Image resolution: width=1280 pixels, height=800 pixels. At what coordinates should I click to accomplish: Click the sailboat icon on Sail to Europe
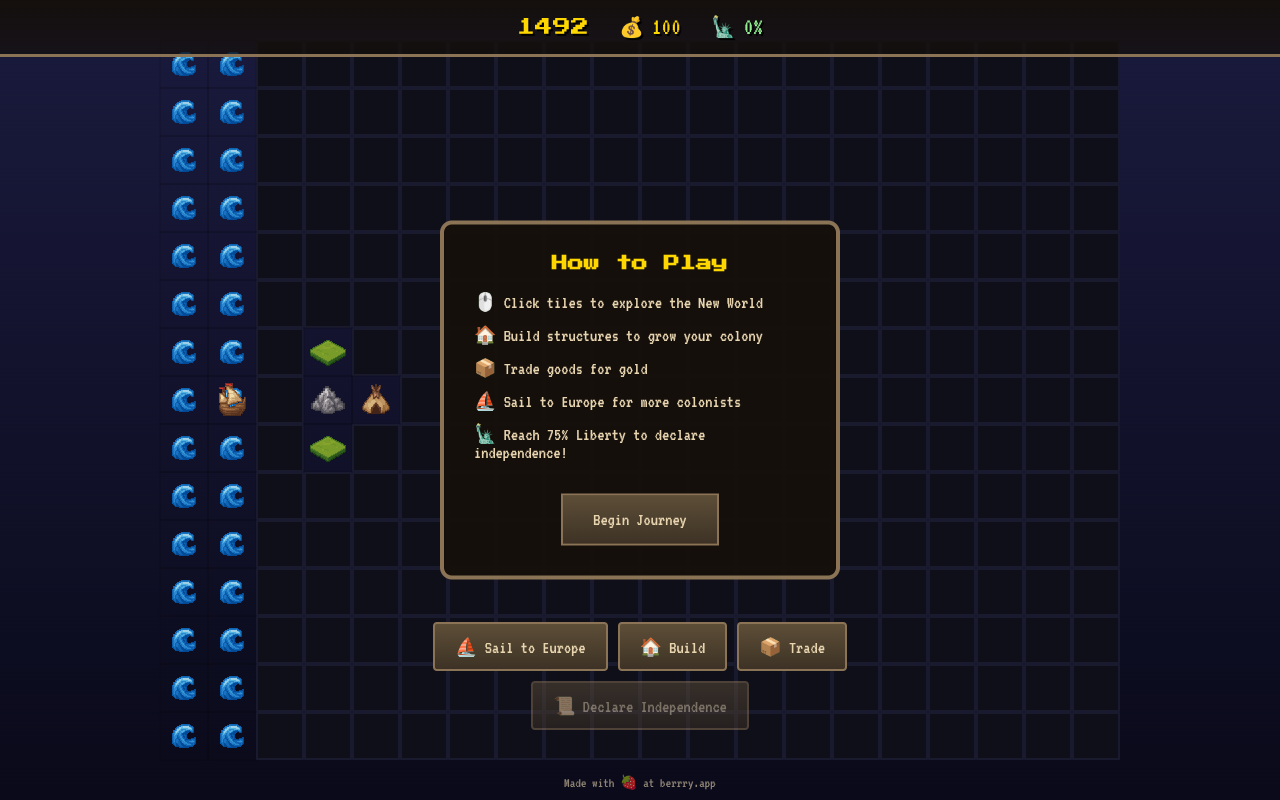(464, 646)
